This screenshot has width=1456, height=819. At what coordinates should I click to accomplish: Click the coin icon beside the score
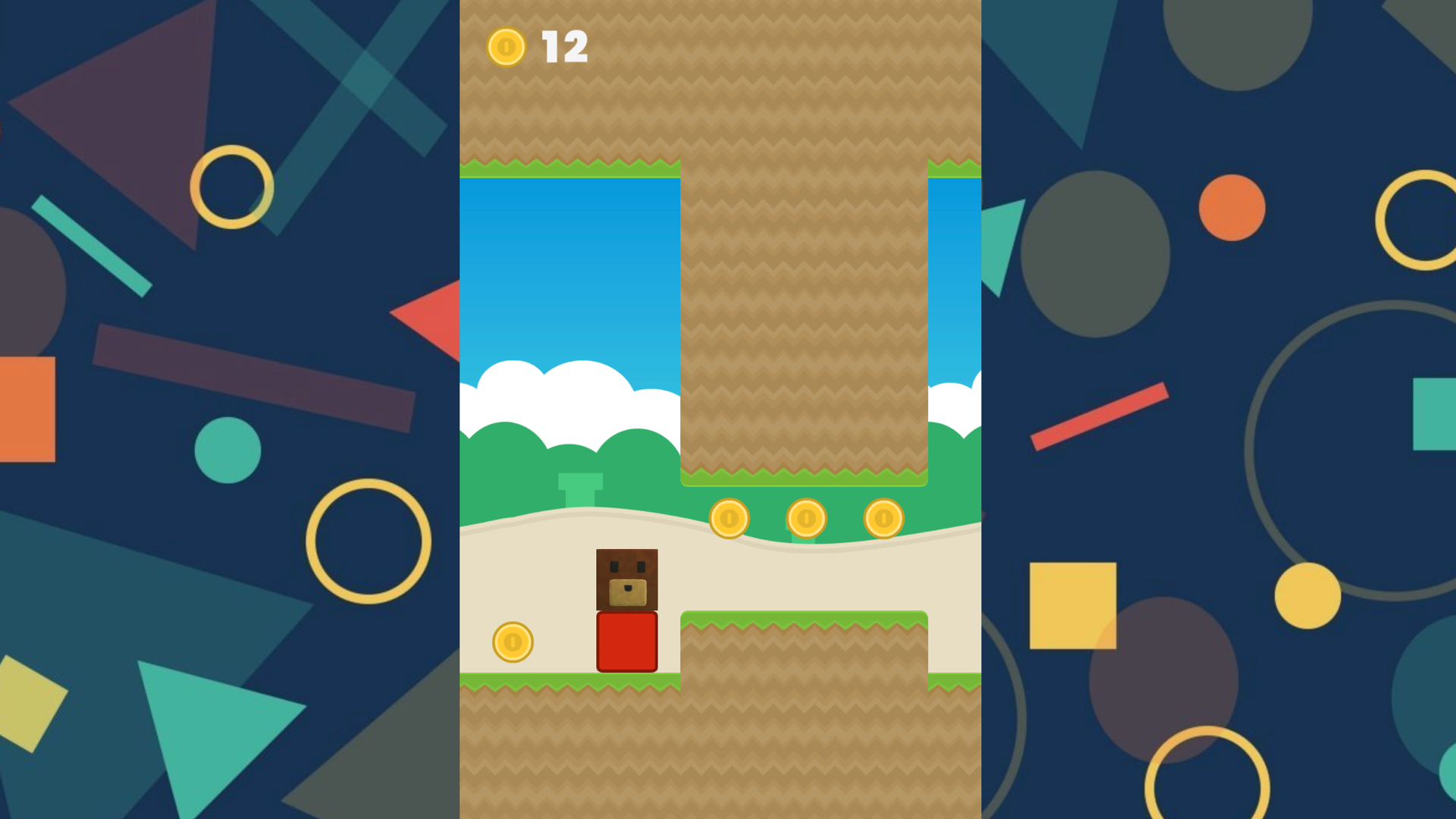(x=505, y=47)
